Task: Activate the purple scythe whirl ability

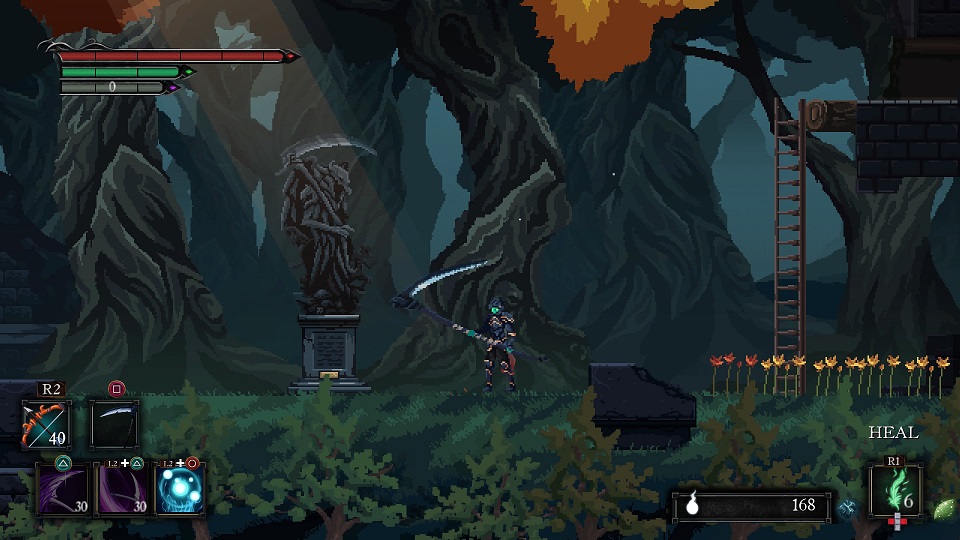Action: click(x=122, y=489)
